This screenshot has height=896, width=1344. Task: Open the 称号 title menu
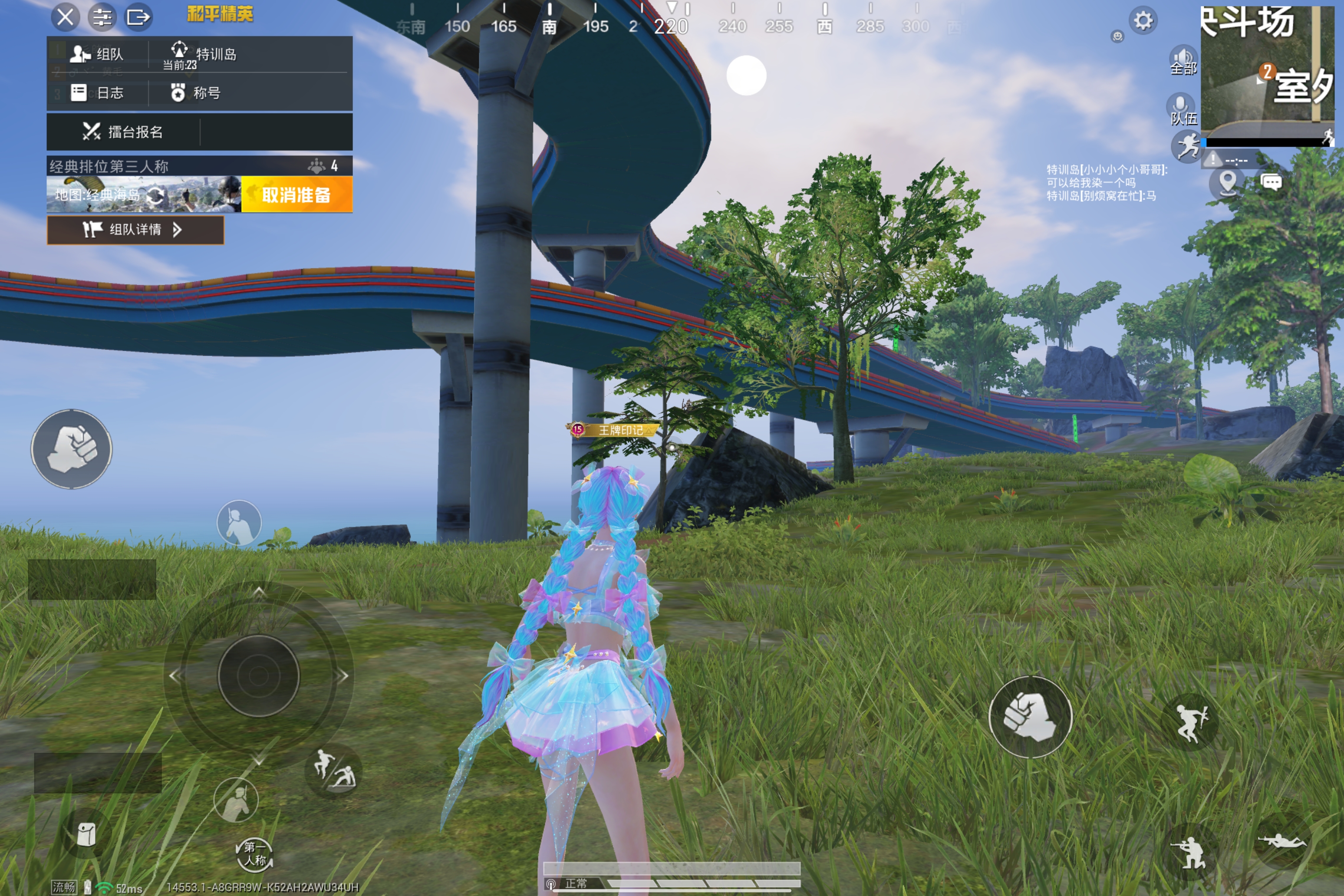[196, 92]
